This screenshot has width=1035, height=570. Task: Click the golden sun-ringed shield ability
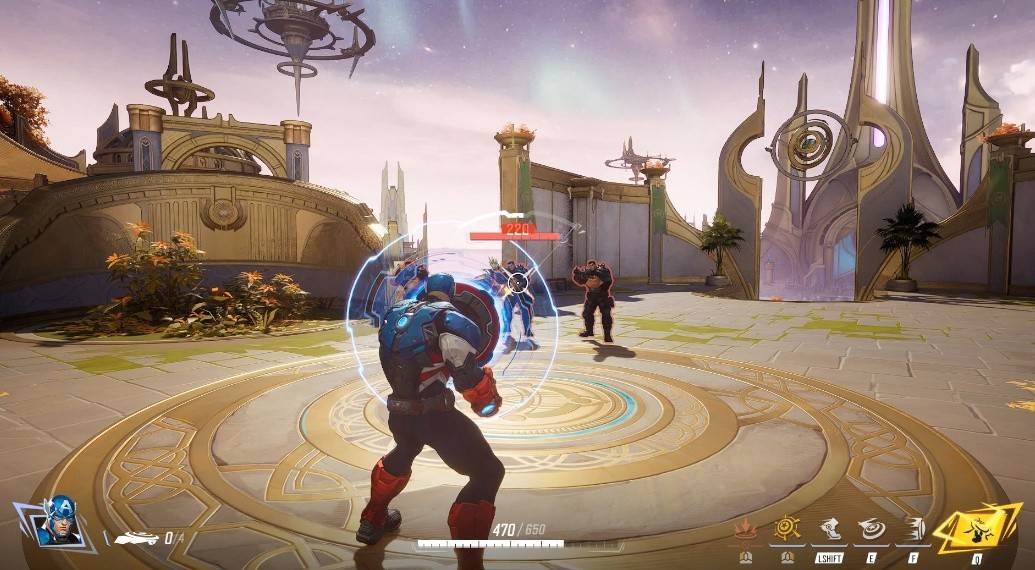coord(787,529)
